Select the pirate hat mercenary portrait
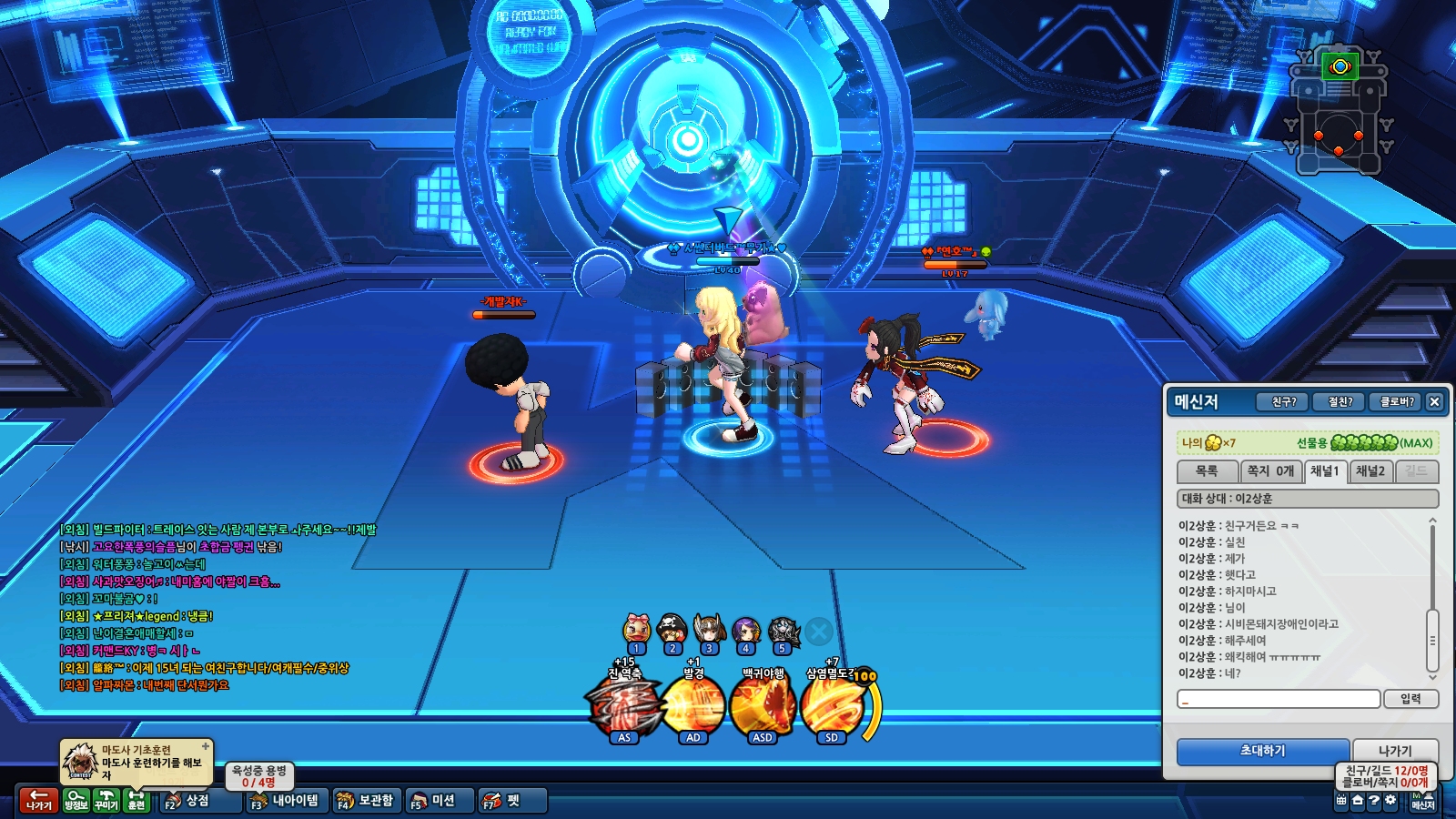This screenshot has width=1456, height=819. [x=672, y=630]
